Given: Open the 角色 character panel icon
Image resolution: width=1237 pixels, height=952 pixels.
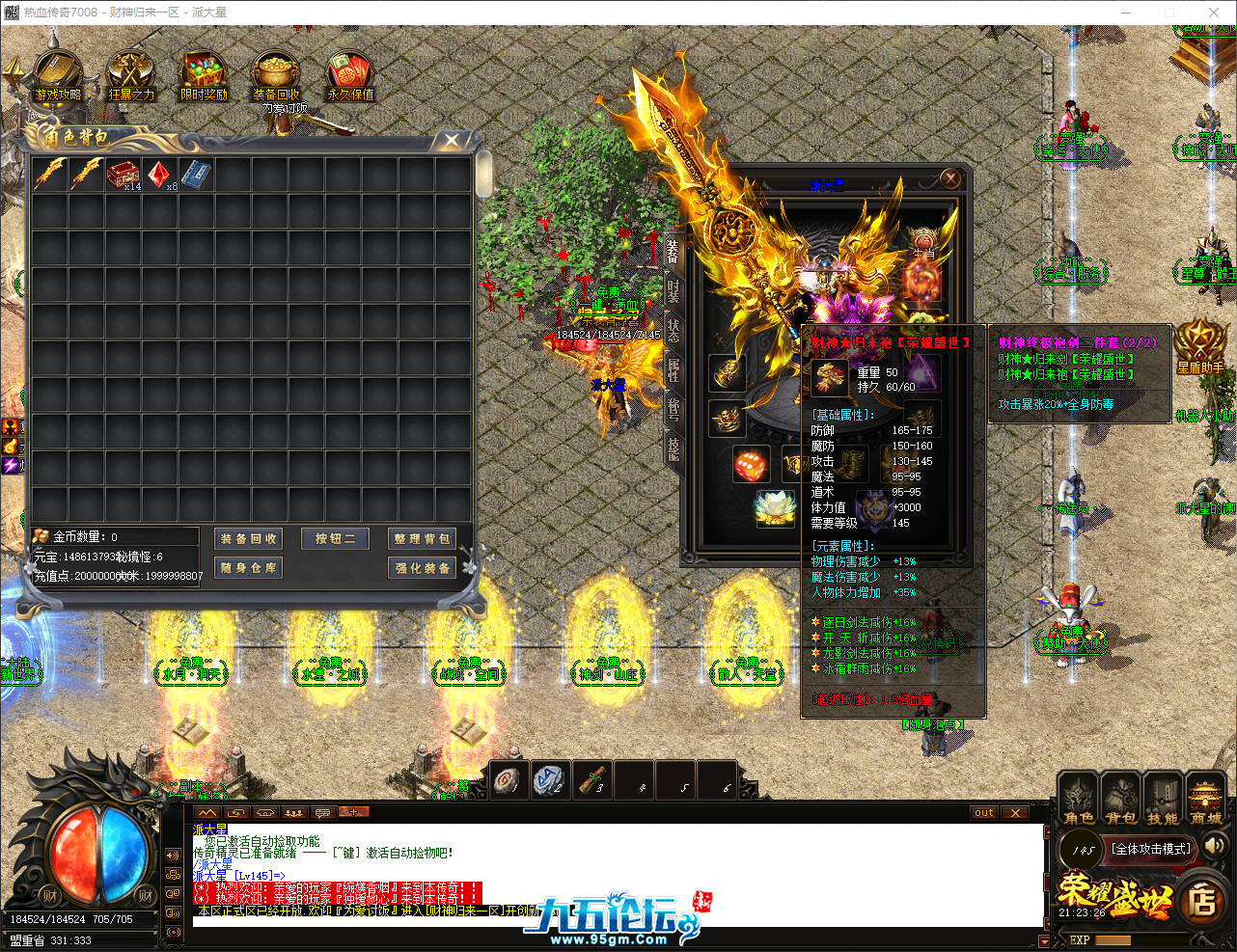Looking at the screenshot, I should pos(1077,801).
